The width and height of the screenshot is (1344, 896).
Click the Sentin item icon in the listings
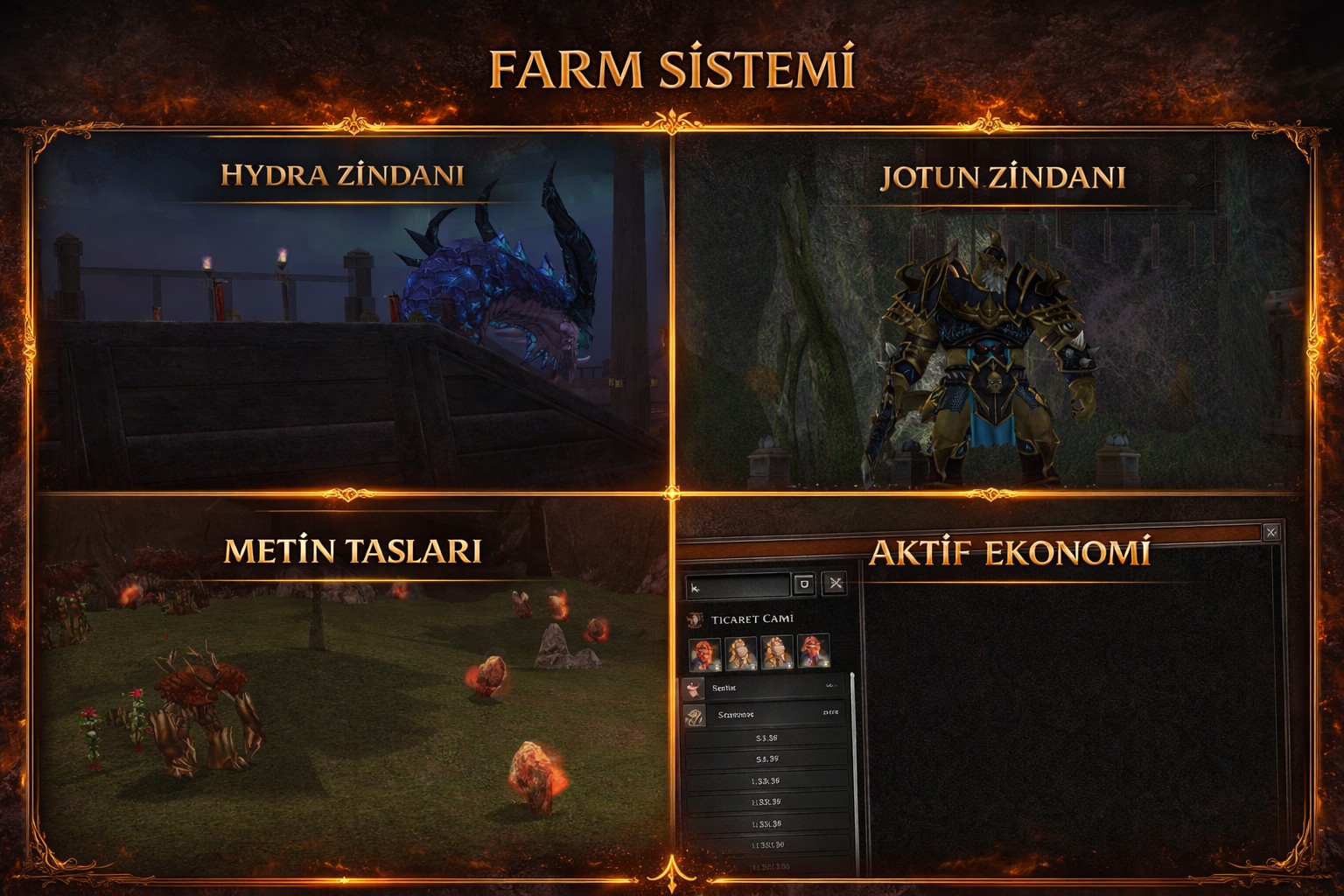694,687
